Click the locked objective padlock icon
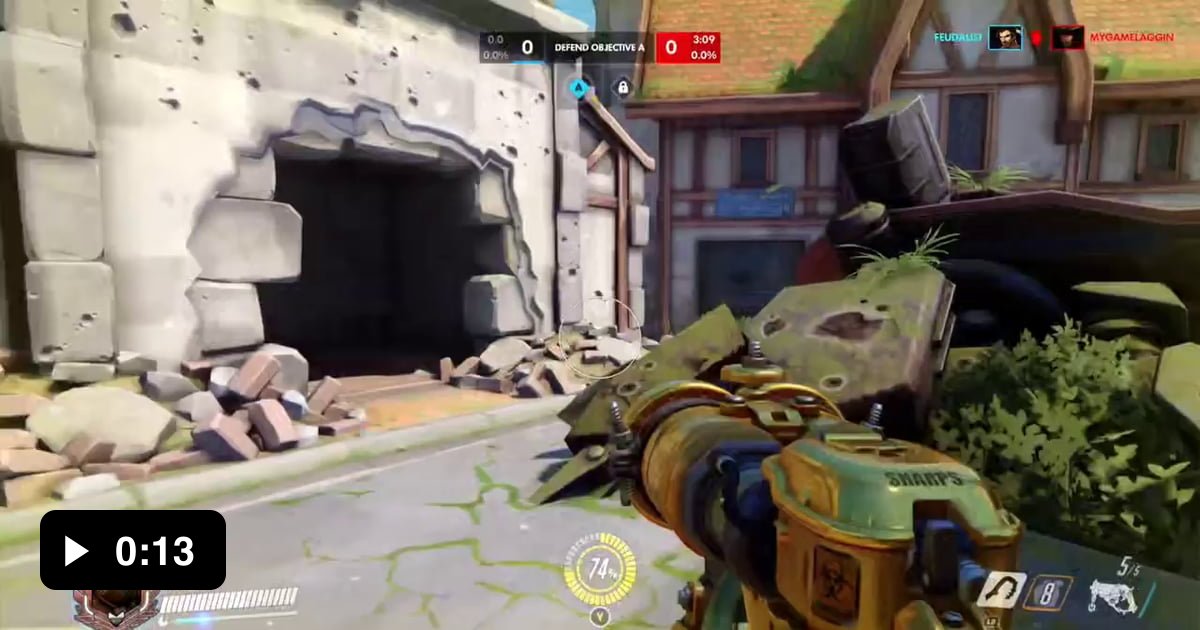1200x630 pixels. (x=622, y=87)
